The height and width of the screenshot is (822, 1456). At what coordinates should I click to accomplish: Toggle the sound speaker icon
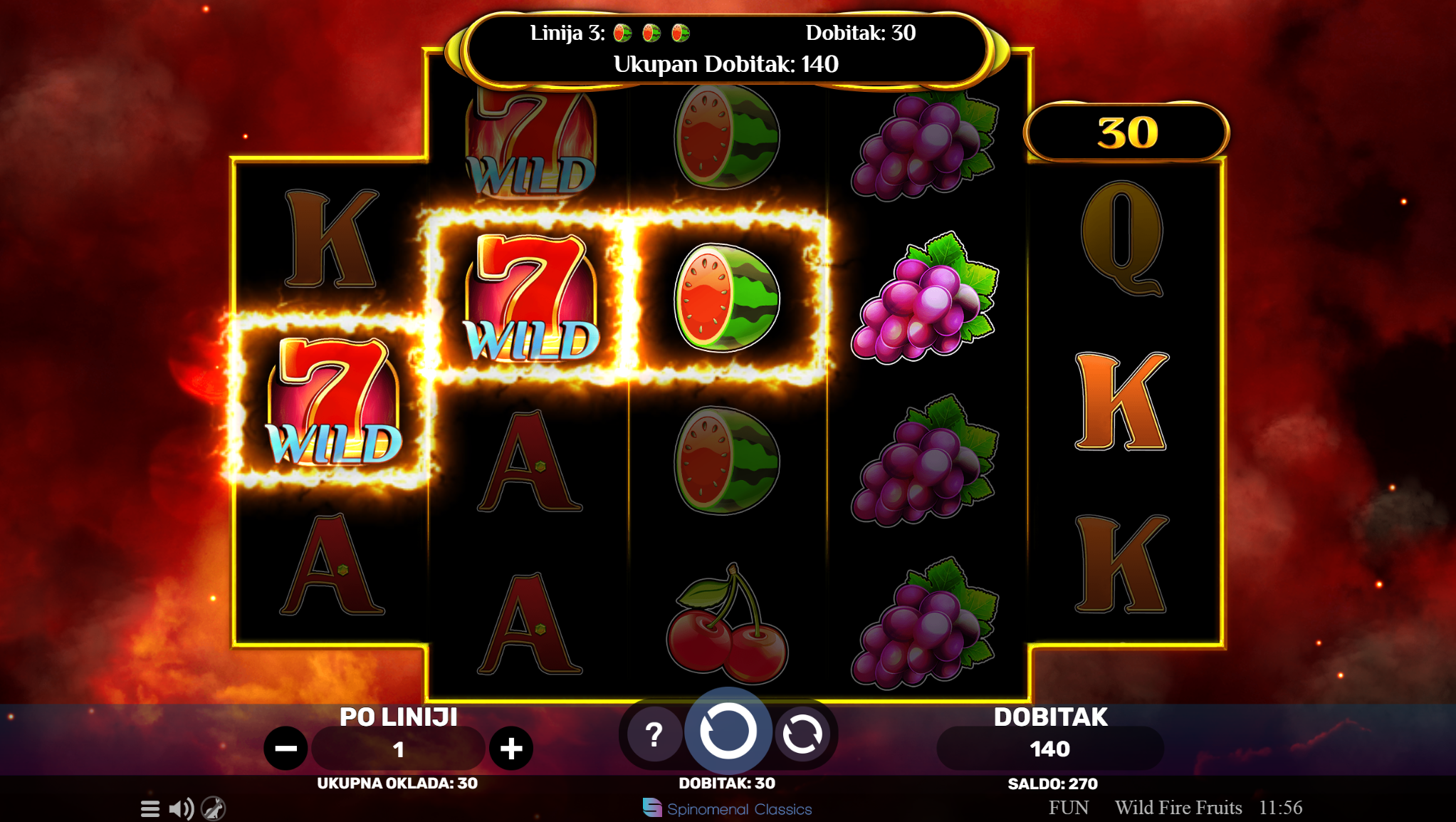click(x=181, y=808)
